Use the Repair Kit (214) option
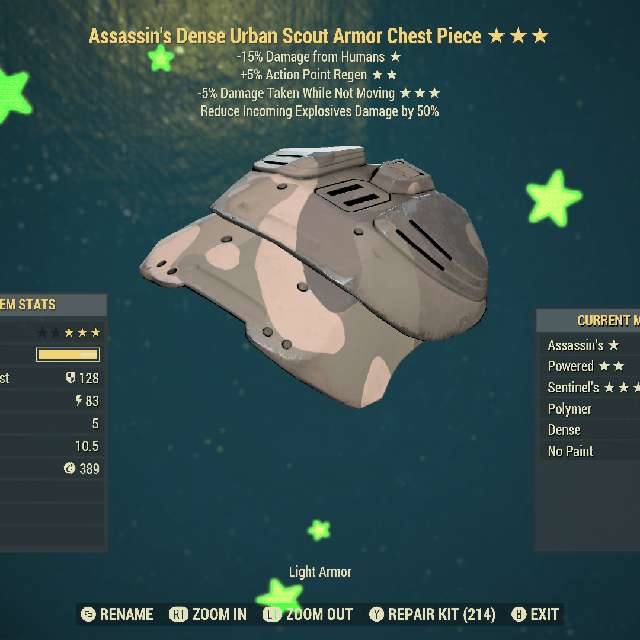Viewport: 640px width, 640px height. point(432,614)
